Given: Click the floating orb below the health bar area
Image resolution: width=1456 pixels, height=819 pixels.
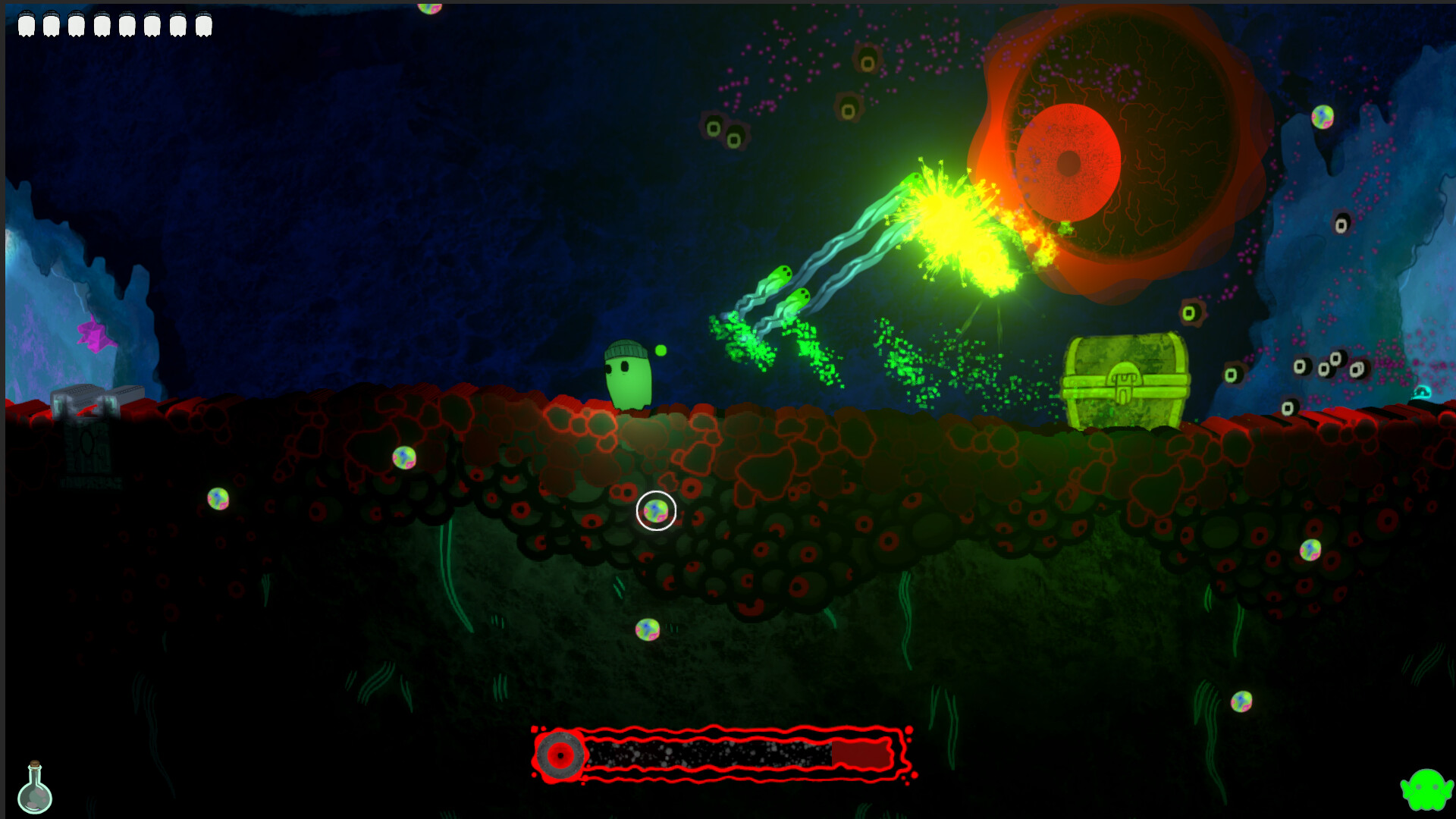Looking at the screenshot, I should 648,627.
